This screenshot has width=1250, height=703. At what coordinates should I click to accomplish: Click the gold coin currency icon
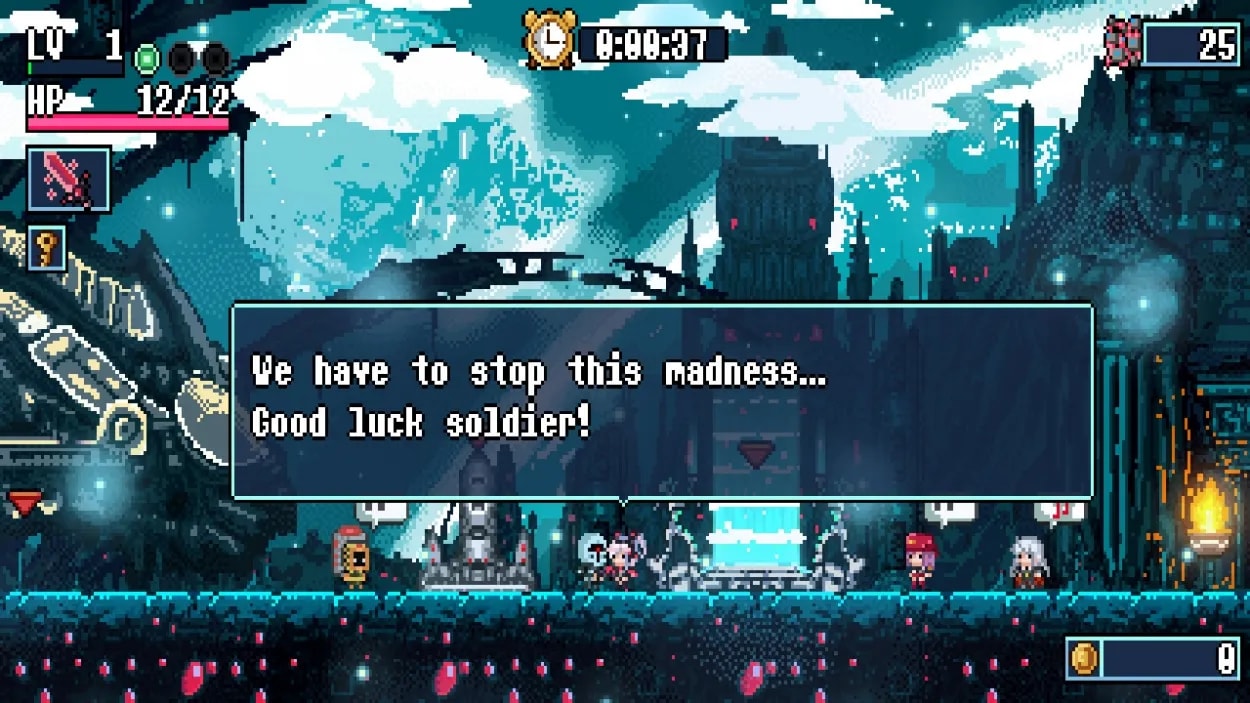click(x=1084, y=658)
